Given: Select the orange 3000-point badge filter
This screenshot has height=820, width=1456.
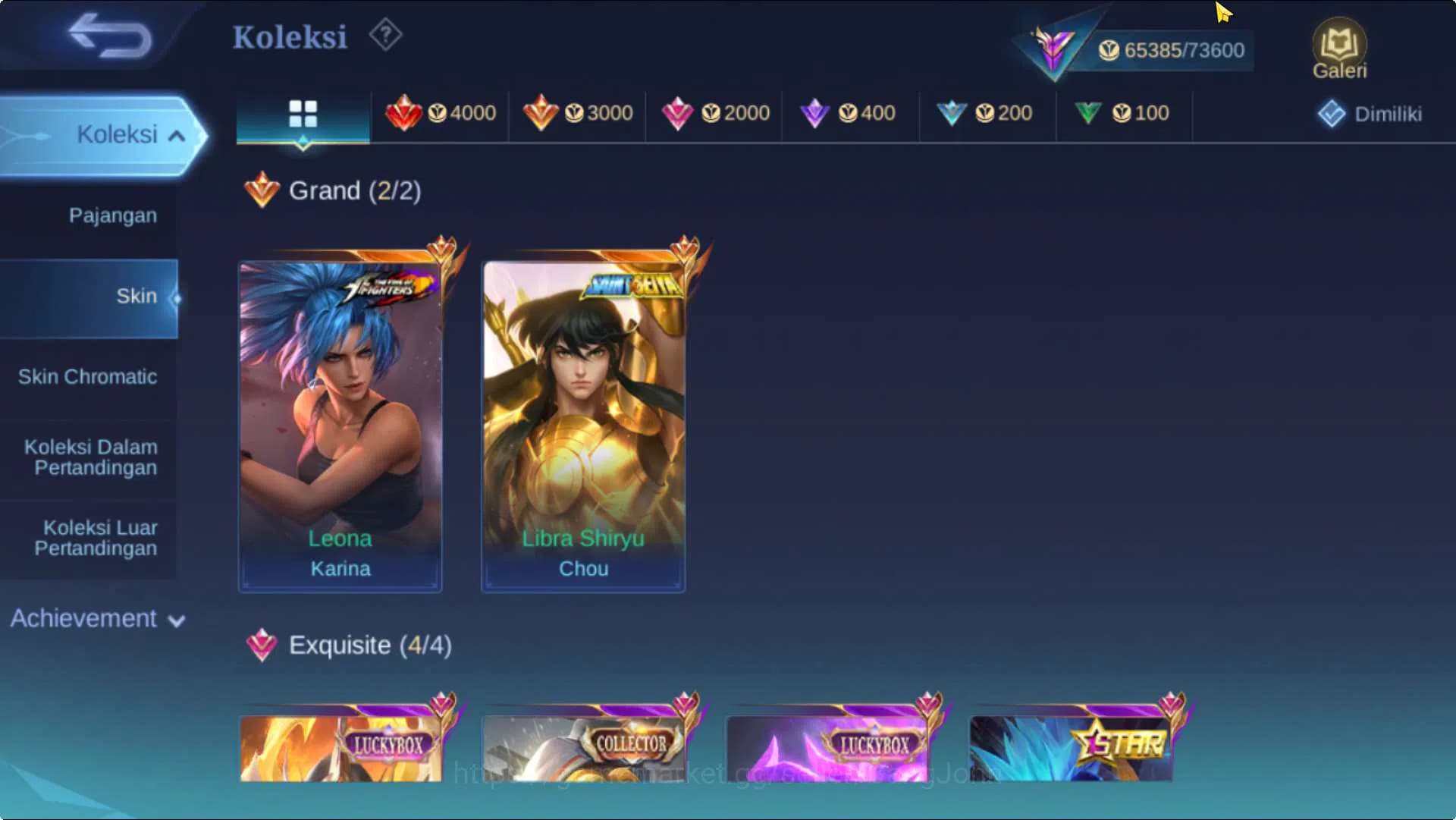Looking at the screenshot, I should (x=579, y=114).
